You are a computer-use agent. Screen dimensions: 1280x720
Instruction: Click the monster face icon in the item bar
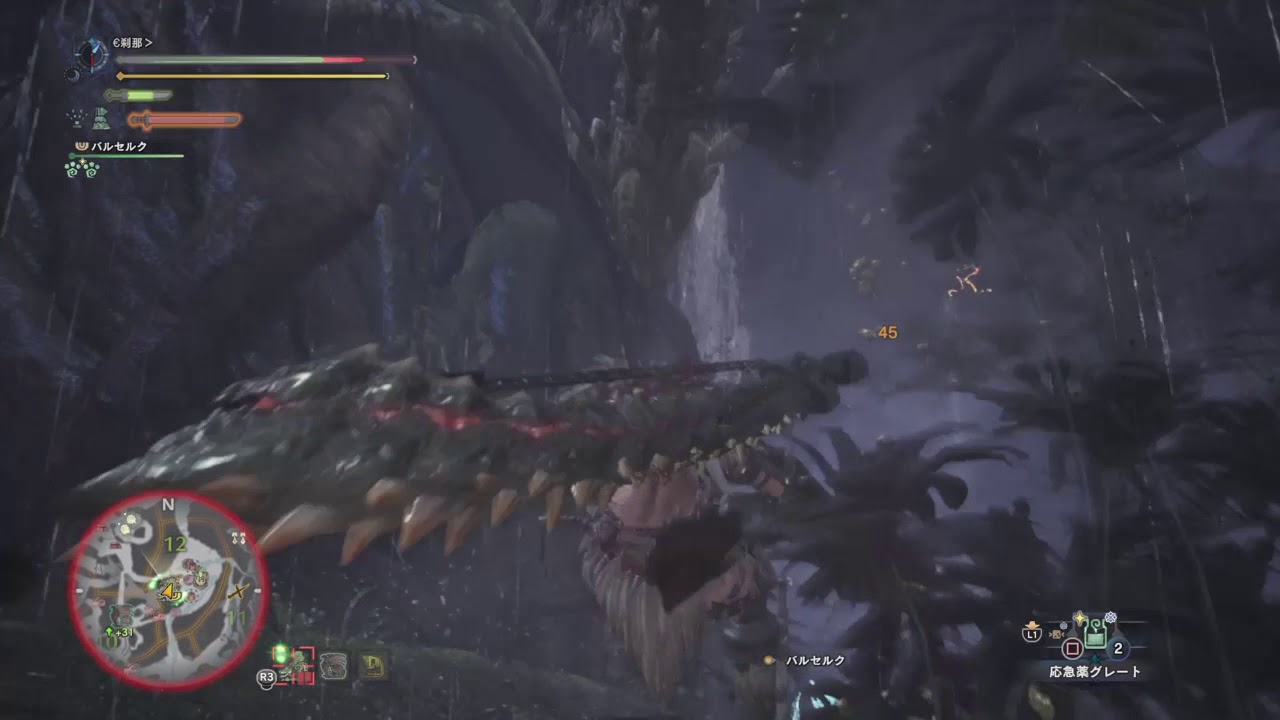[x=332, y=665]
